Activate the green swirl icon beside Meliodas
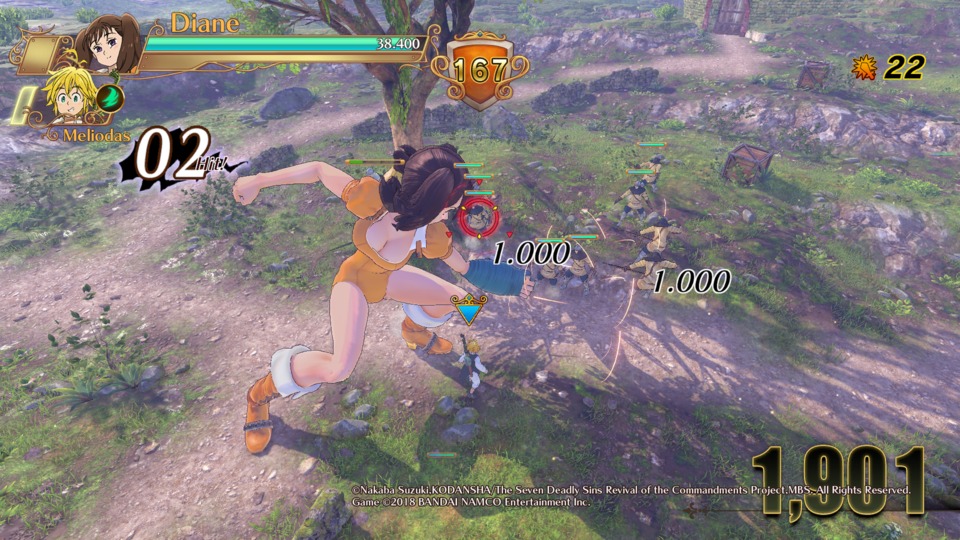 click(110, 97)
